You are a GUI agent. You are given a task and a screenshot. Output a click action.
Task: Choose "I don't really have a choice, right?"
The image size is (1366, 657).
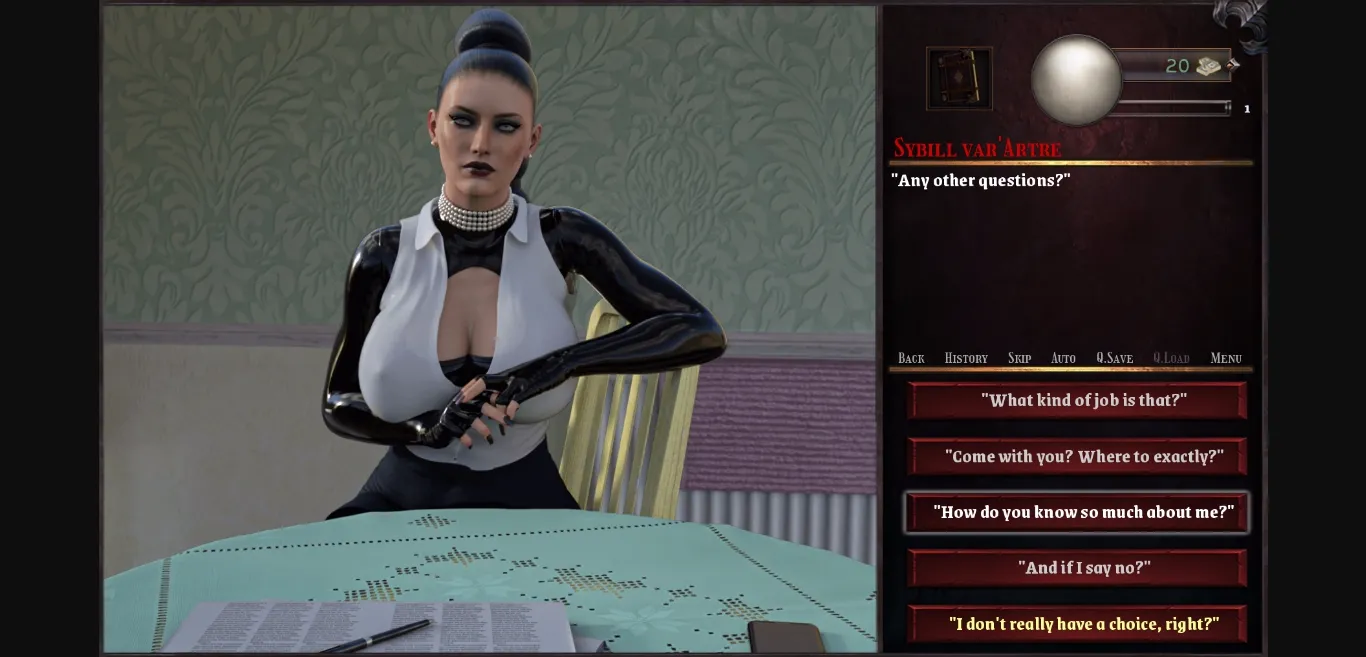[x=1077, y=624]
